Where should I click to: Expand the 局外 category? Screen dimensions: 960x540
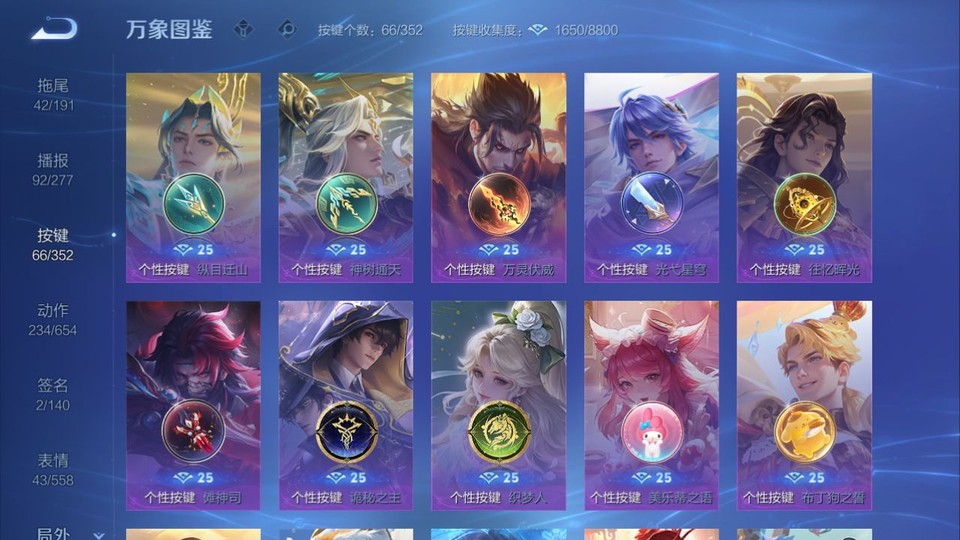click(62, 534)
